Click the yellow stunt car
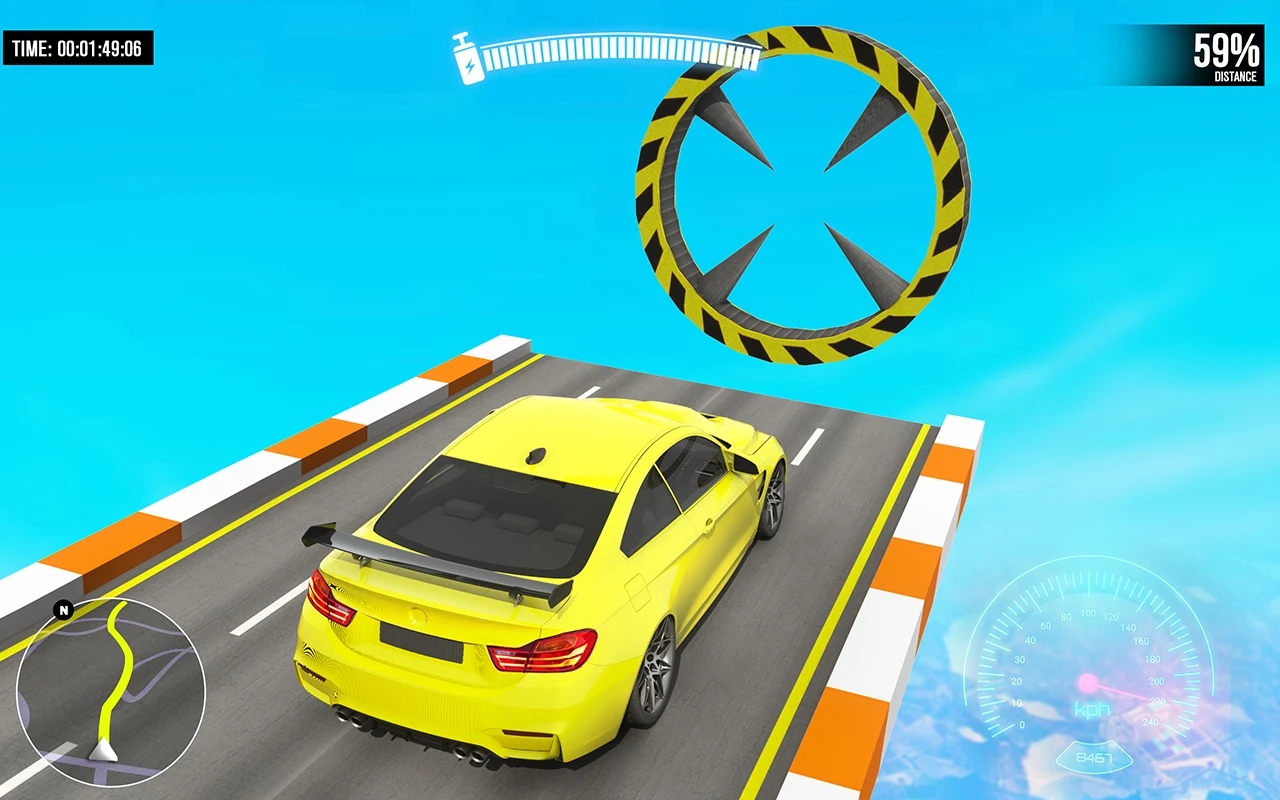This screenshot has width=1280, height=800. pyautogui.click(x=540, y=570)
